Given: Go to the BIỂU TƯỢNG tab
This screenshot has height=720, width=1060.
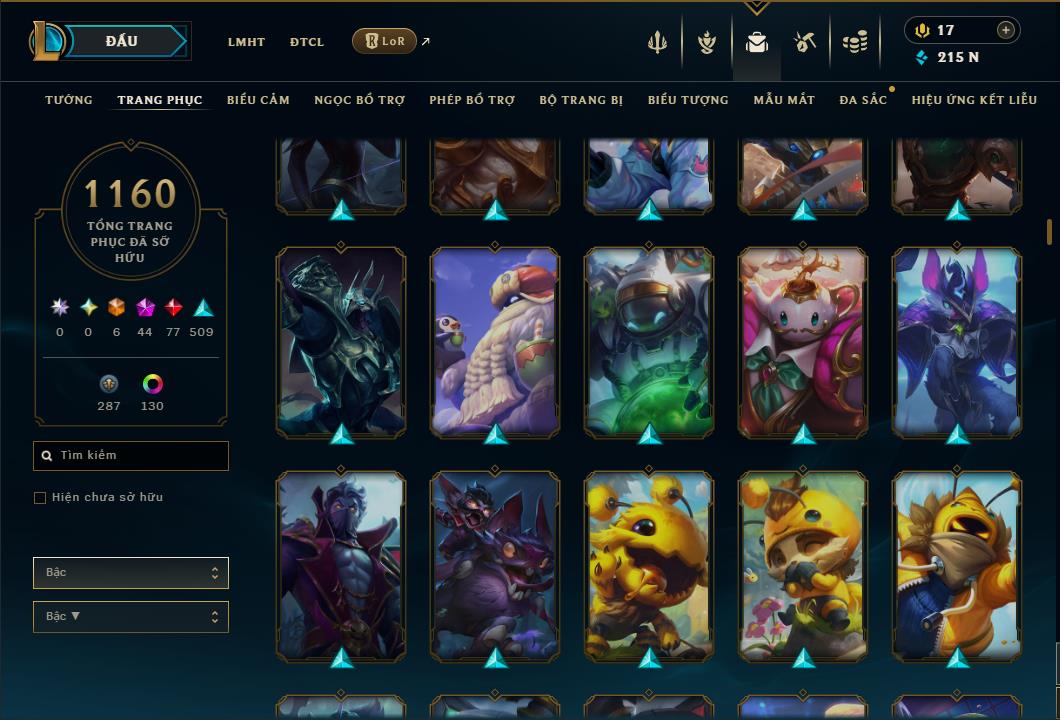Looking at the screenshot, I should (688, 100).
